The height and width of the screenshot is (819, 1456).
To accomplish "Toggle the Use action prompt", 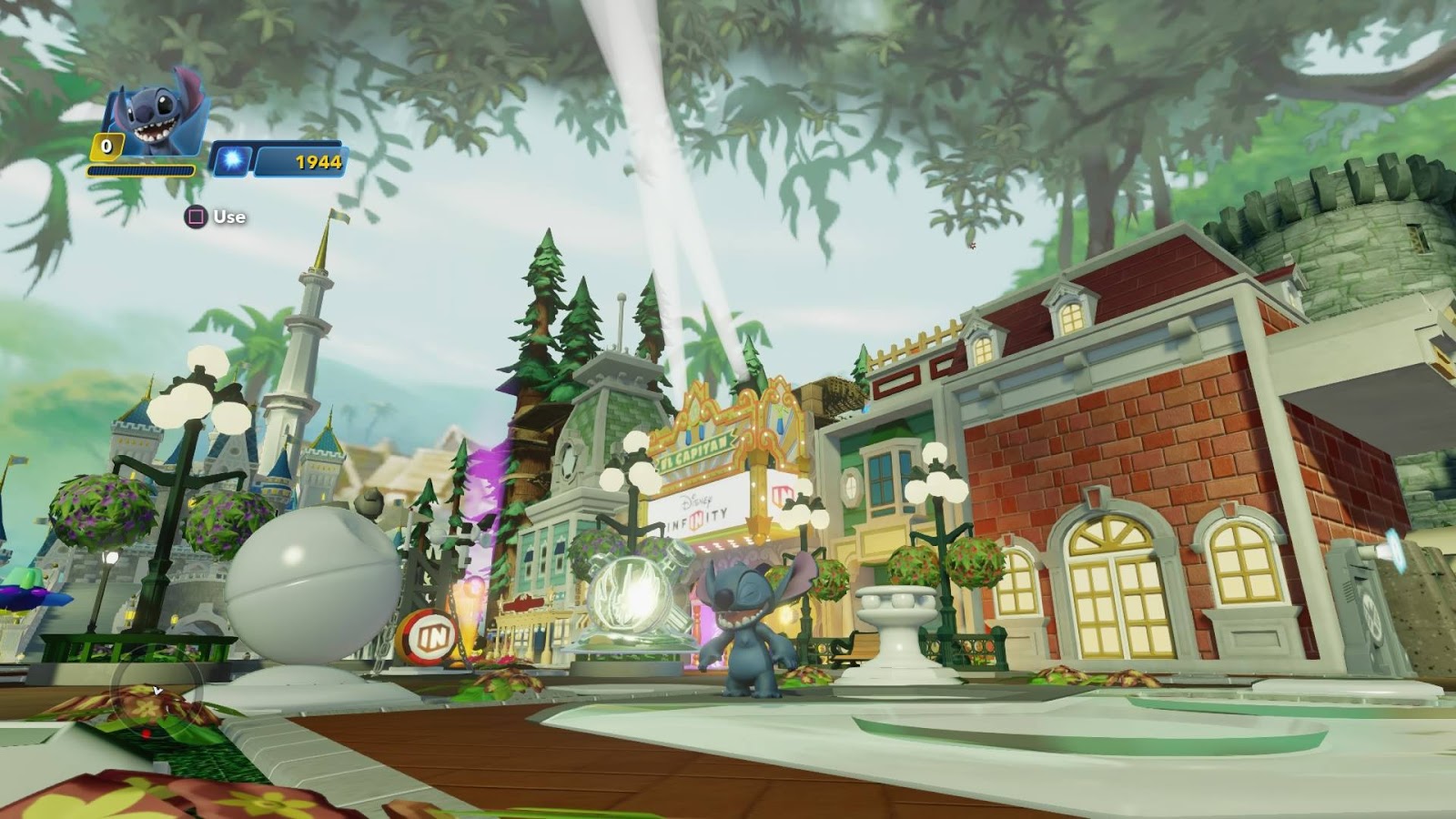I will click(229, 218).
